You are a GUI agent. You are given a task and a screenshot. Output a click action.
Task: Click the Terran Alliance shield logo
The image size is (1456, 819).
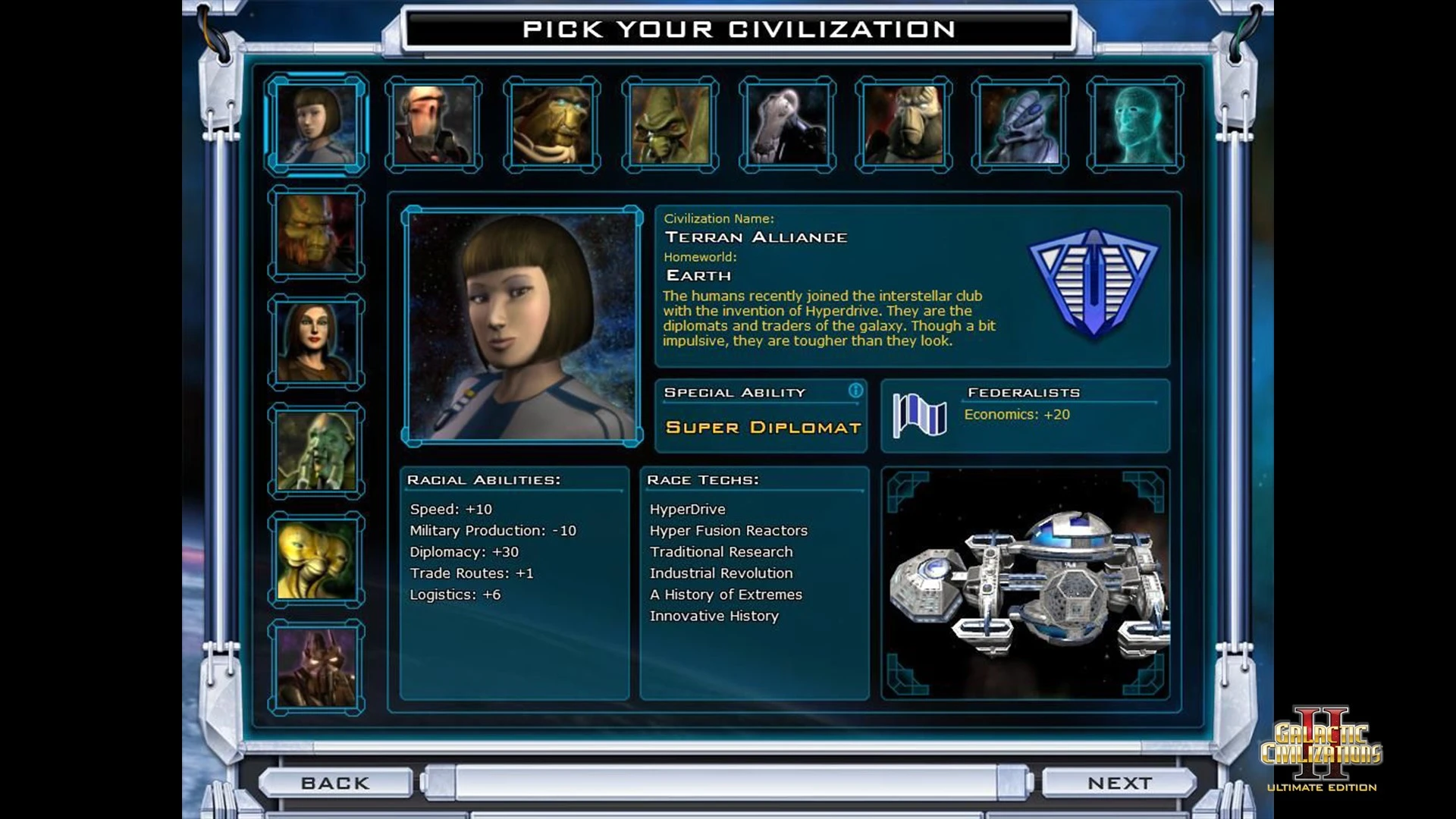point(1093,282)
